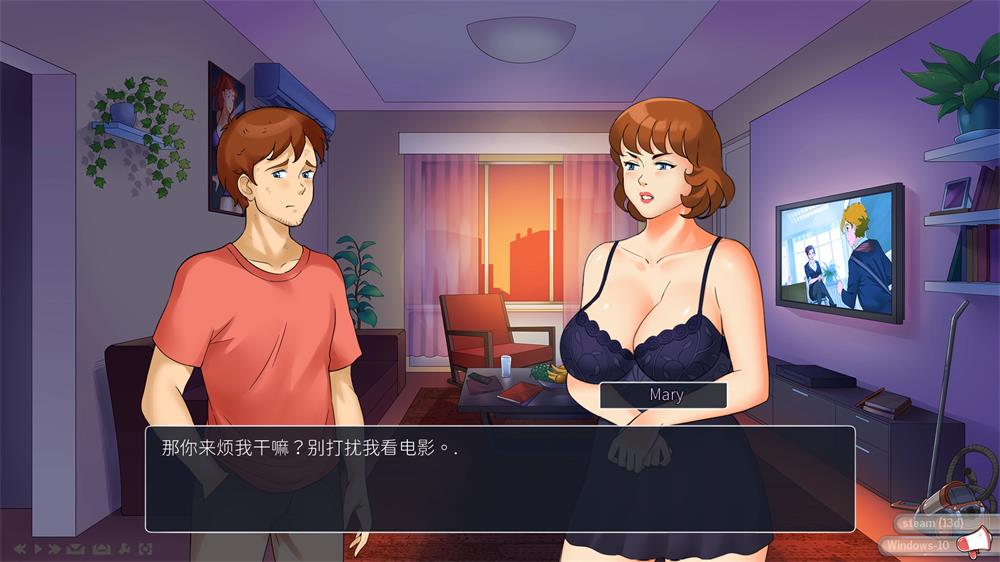Click the megaphone announcement icon
This screenshot has width=1000, height=562.
pos(971,544)
